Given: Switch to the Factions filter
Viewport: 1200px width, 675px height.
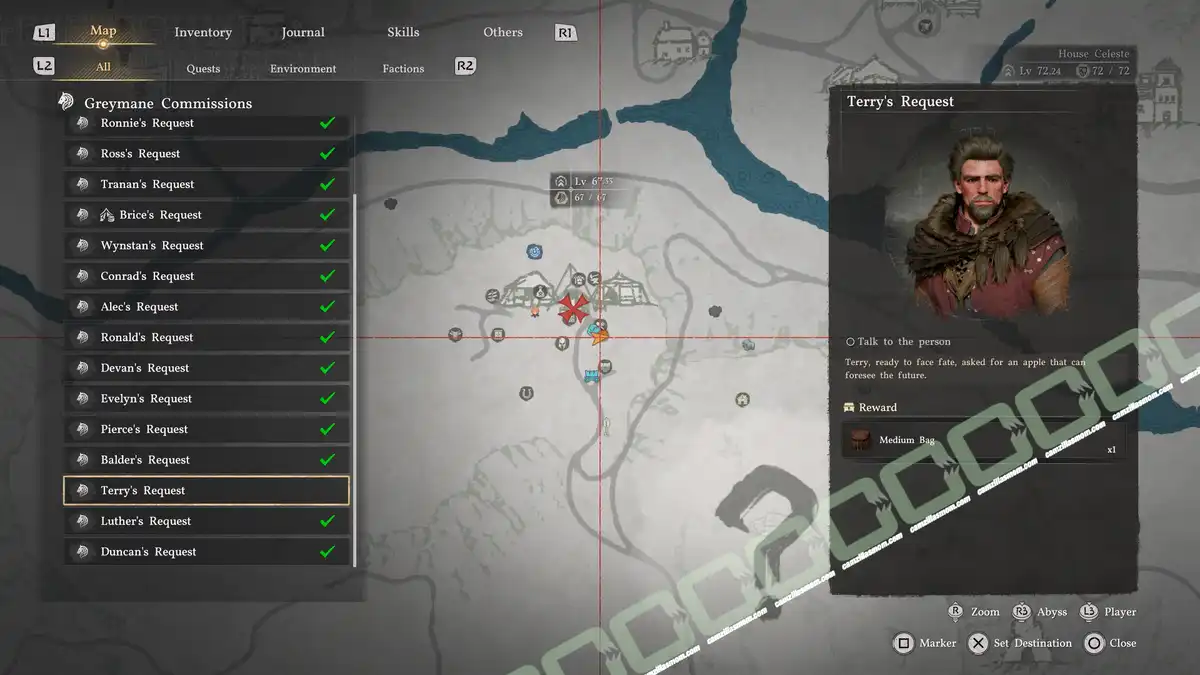Looking at the screenshot, I should 403,69.
